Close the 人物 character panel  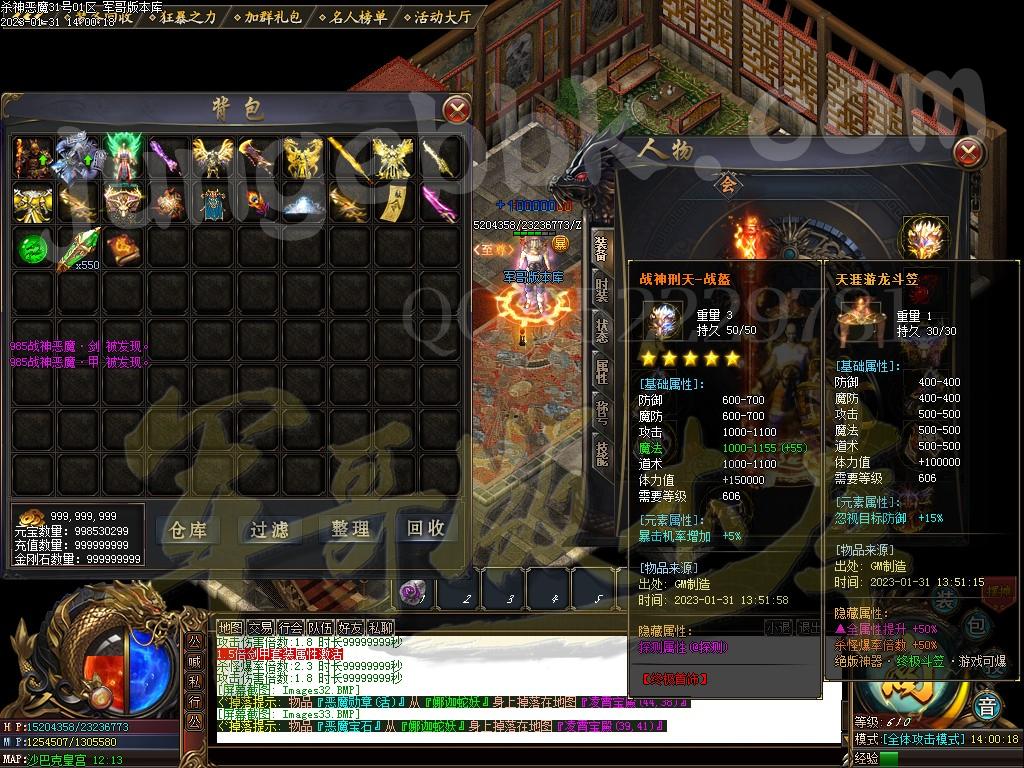pyautogui.click(x=968, y=153)
